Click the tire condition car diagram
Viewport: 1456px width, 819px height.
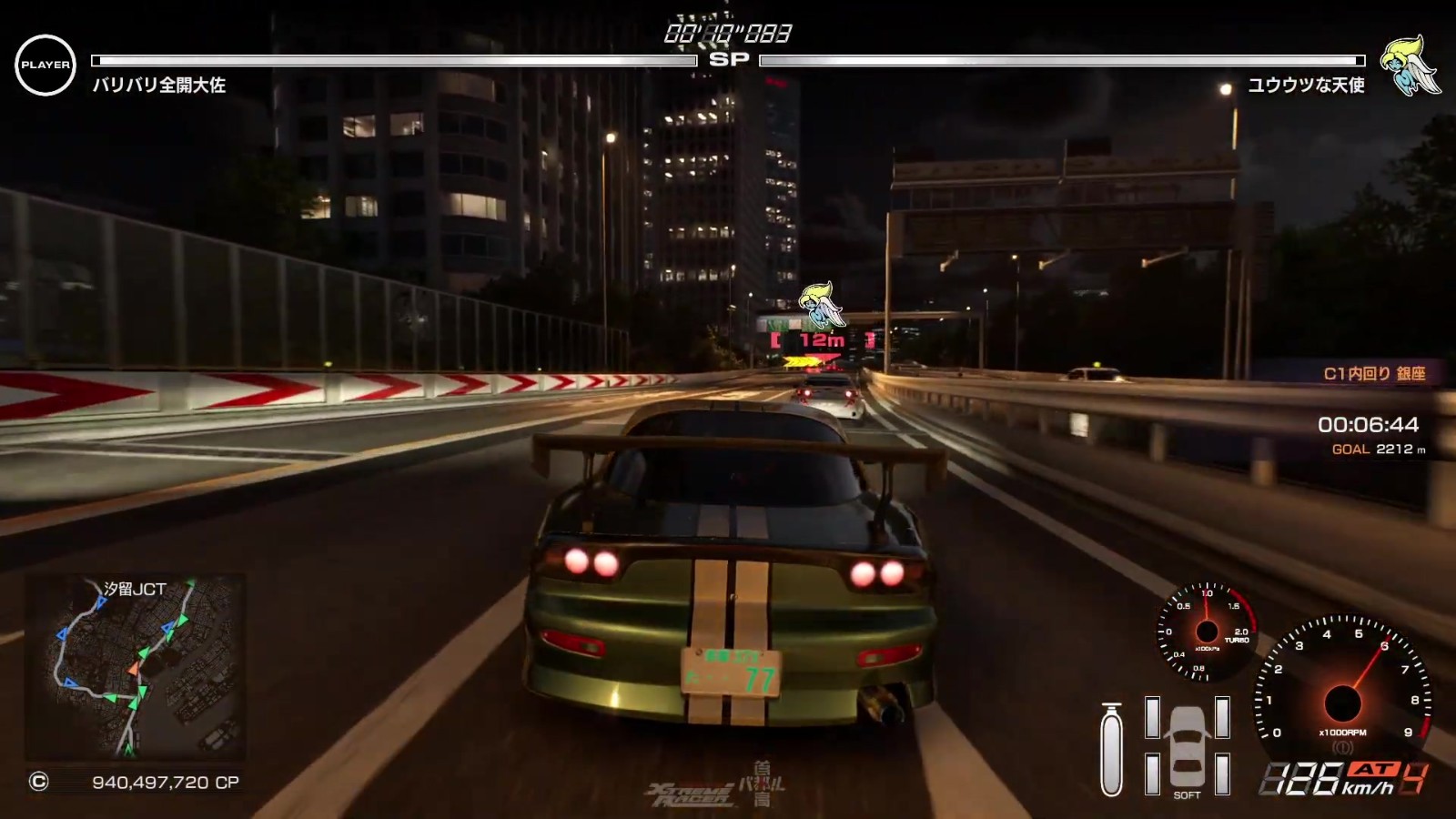(x=1187, y=745)
